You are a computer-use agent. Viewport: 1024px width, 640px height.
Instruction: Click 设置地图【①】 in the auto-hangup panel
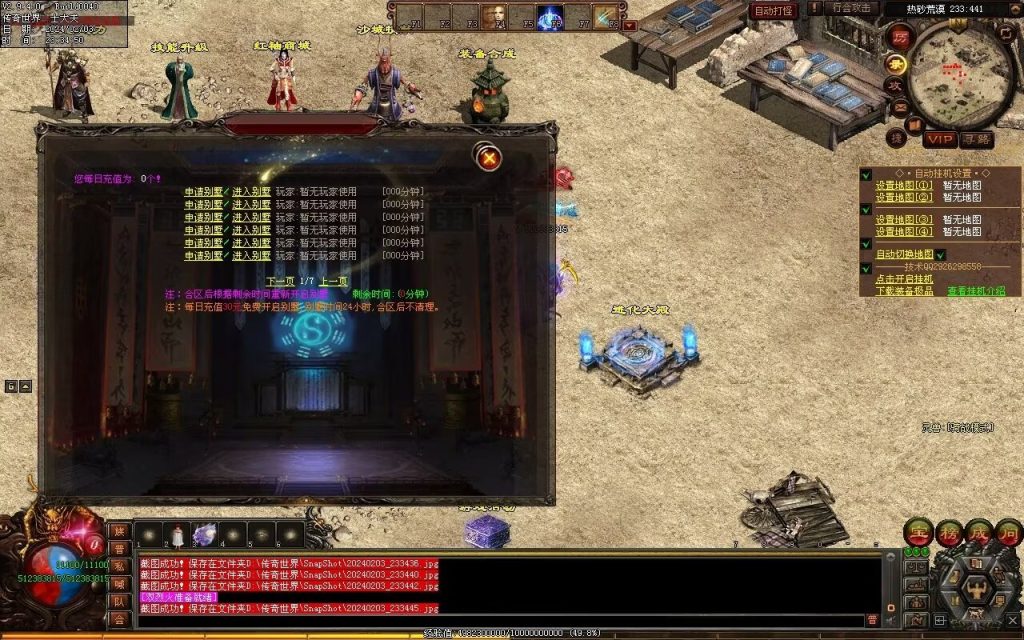coord(904,185)
